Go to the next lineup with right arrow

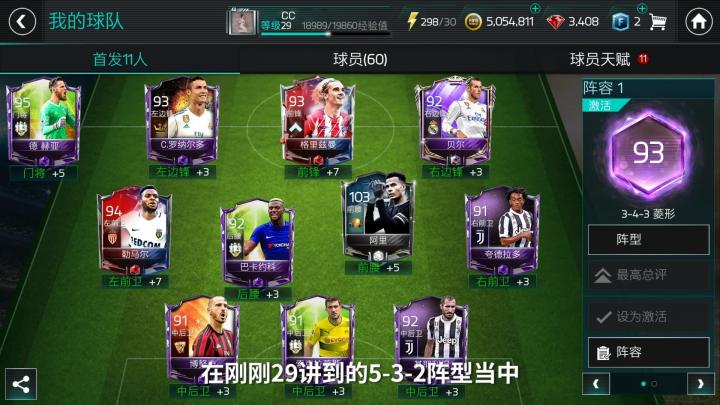point(700,383)
